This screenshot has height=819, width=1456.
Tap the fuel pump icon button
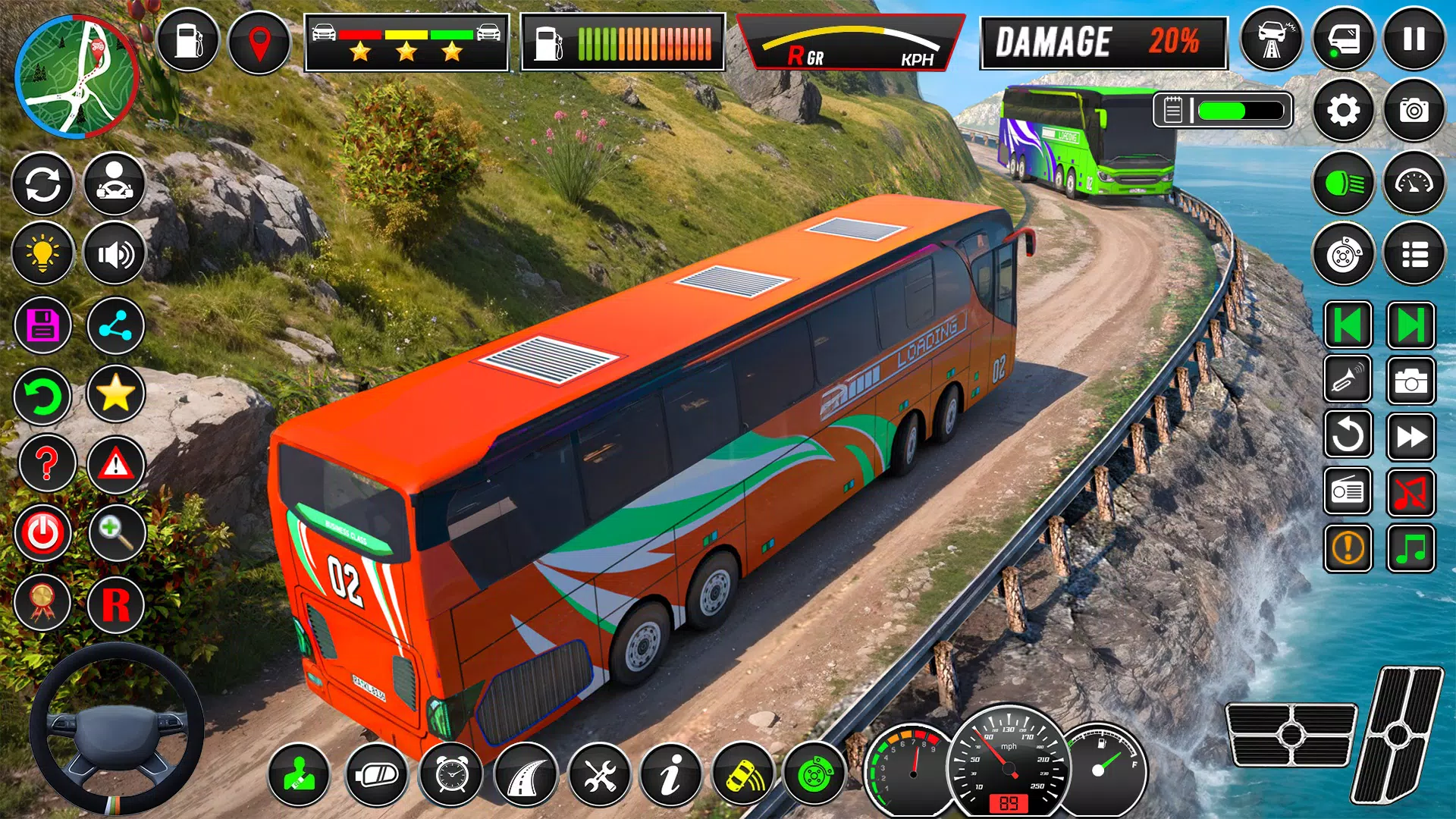188,41
